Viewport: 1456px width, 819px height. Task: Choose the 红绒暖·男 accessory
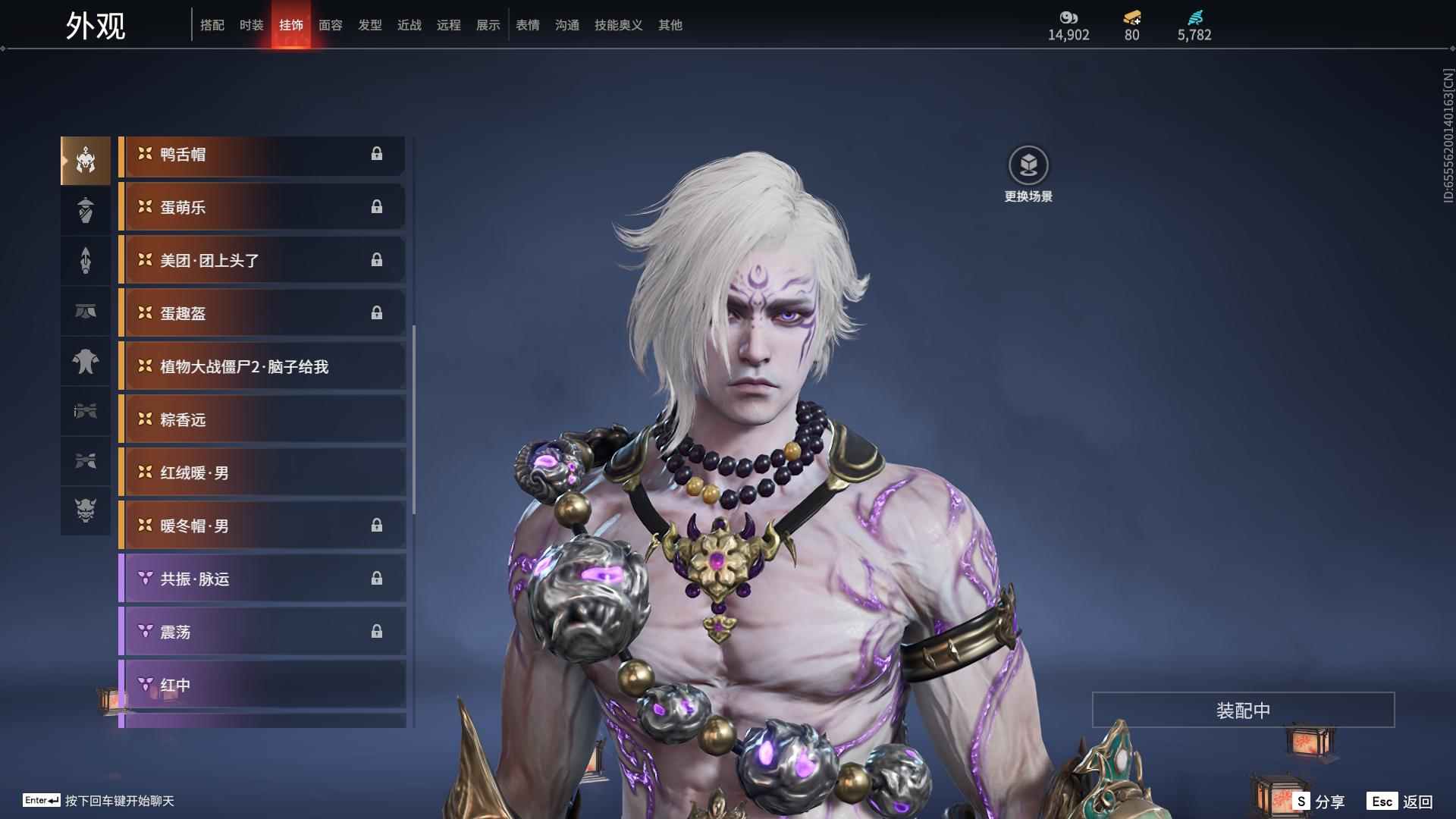click(x=262, y=473)
